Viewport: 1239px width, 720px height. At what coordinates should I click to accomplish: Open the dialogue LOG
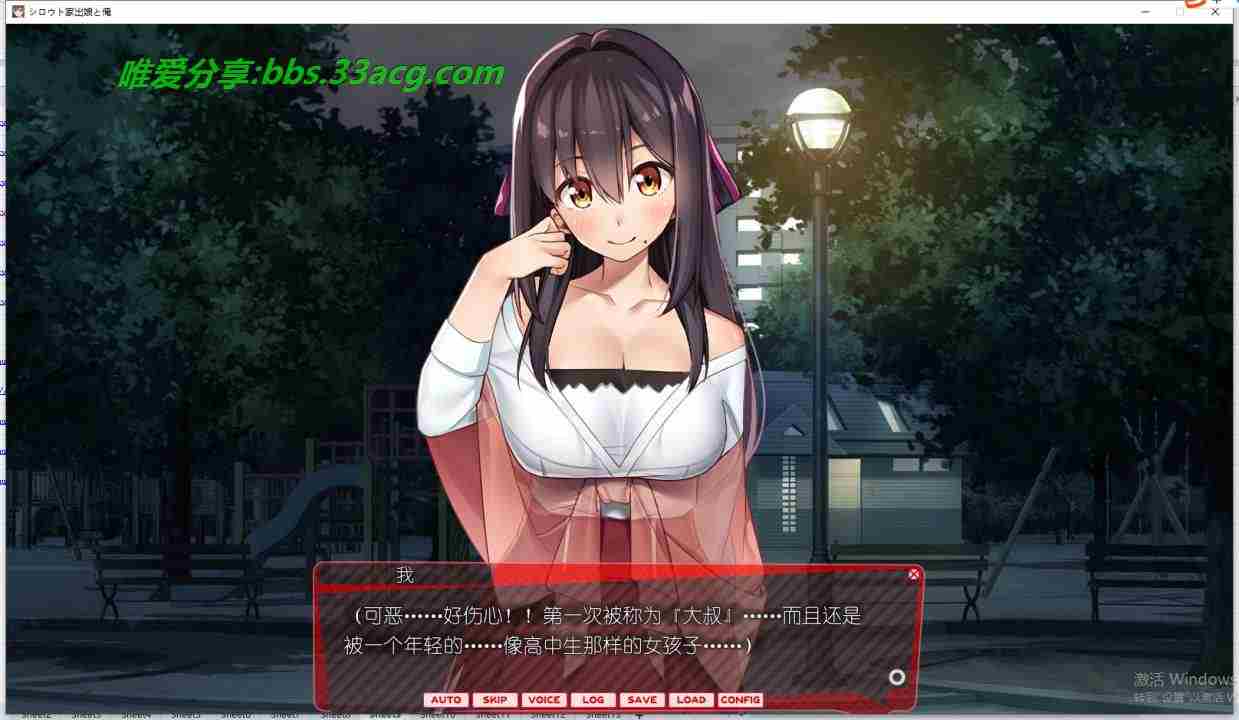[x=593, y=700]
